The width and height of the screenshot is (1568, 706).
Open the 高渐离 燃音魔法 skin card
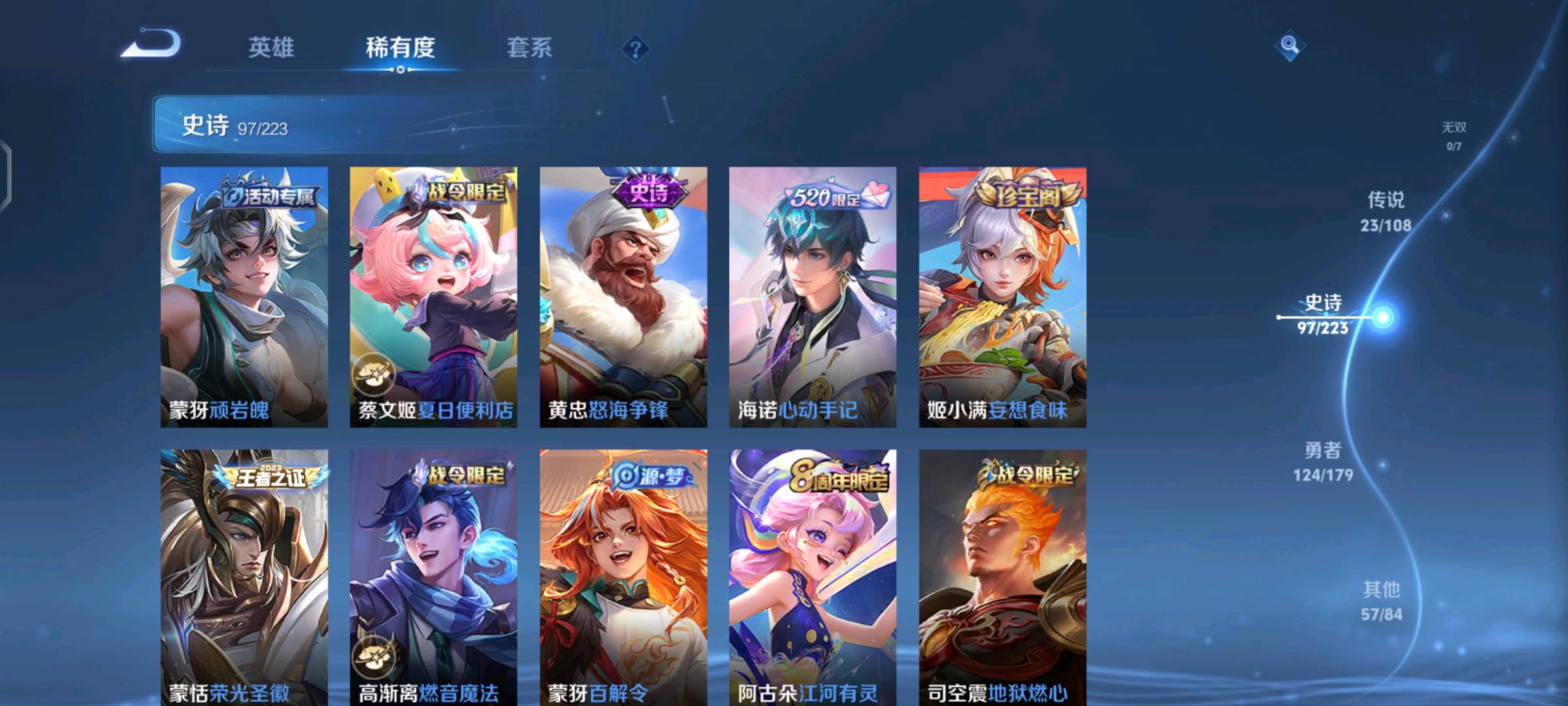[433, 577]
